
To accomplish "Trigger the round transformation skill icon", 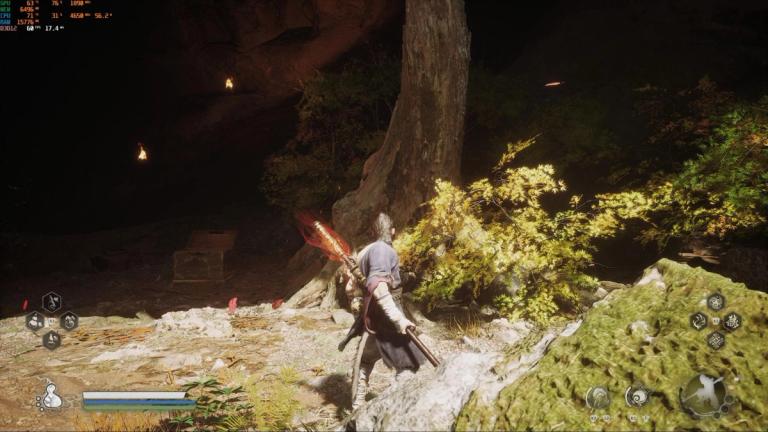I will point(598,397).
